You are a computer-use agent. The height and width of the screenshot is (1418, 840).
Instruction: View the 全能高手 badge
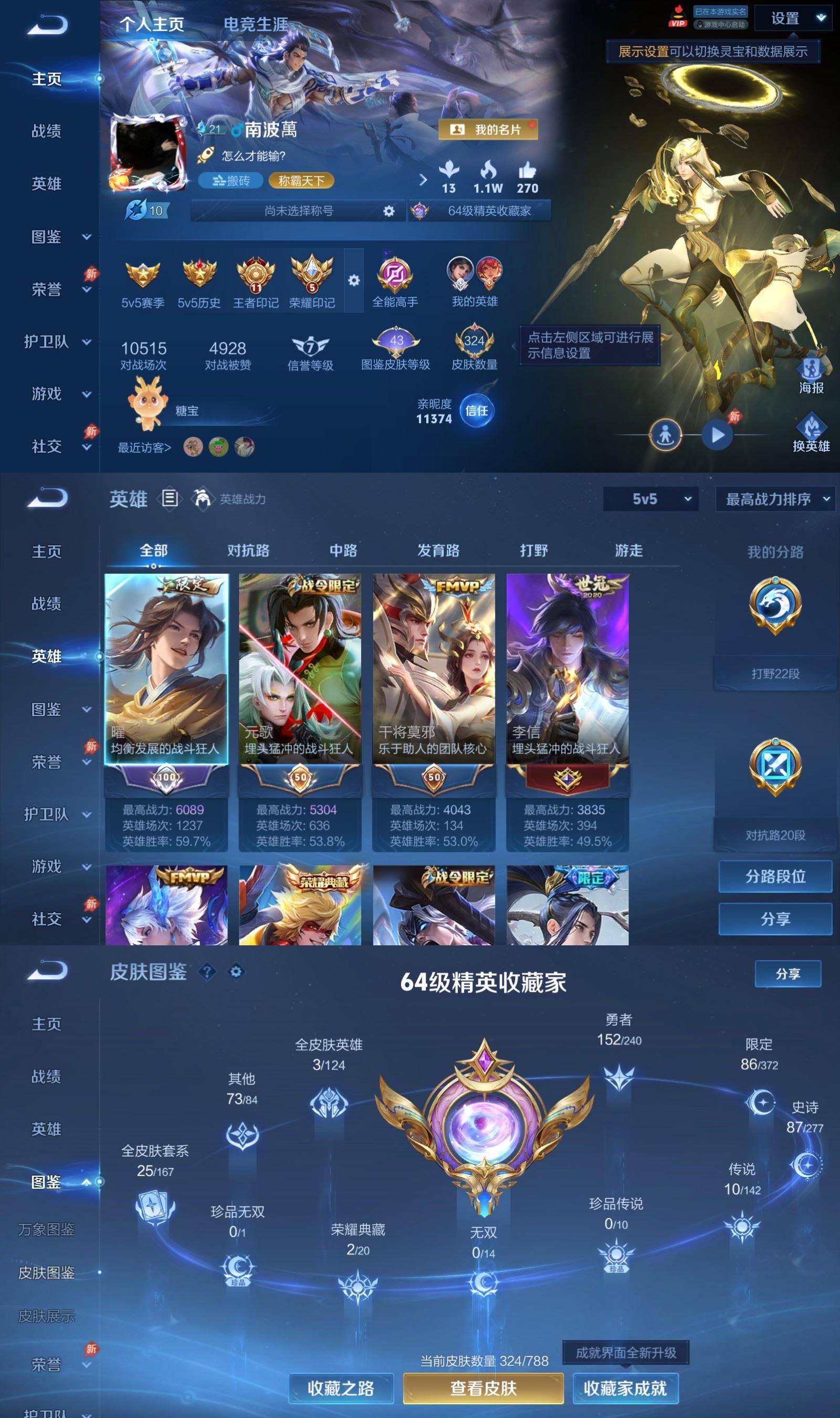(396, 277)
